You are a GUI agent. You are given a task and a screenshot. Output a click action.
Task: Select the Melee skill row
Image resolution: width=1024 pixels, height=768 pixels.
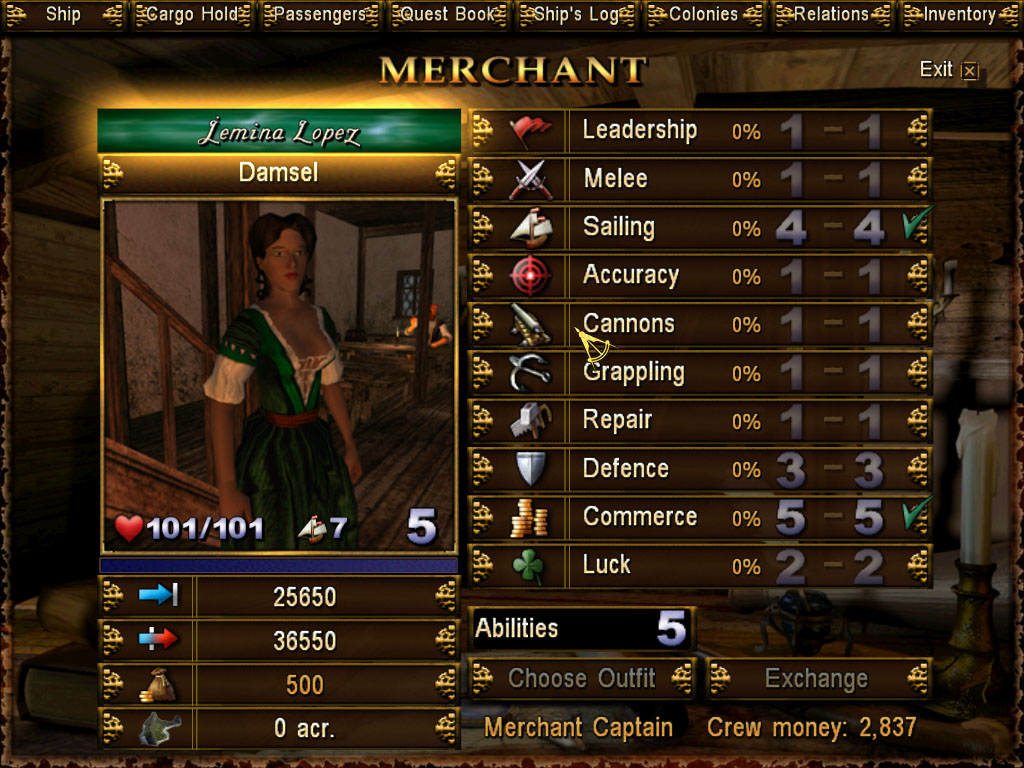(700, 179)
